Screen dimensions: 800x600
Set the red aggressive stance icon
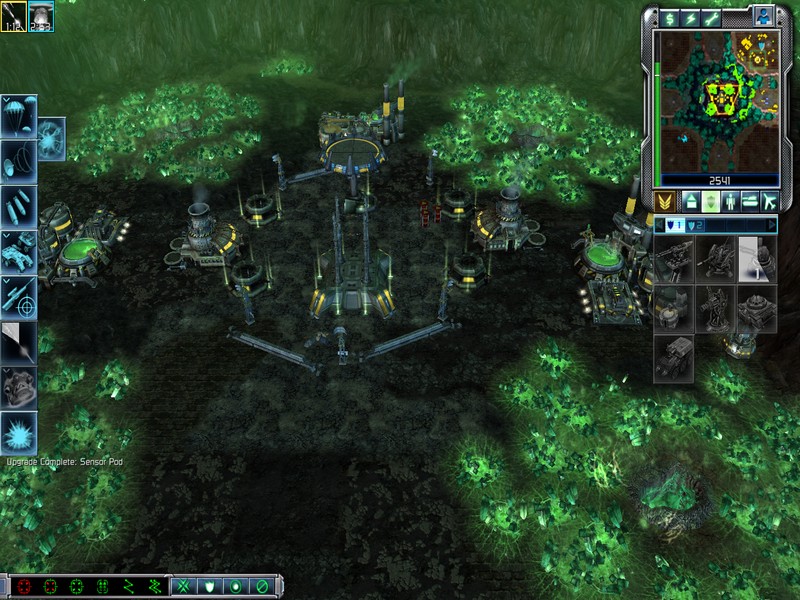tap(24, 586)
